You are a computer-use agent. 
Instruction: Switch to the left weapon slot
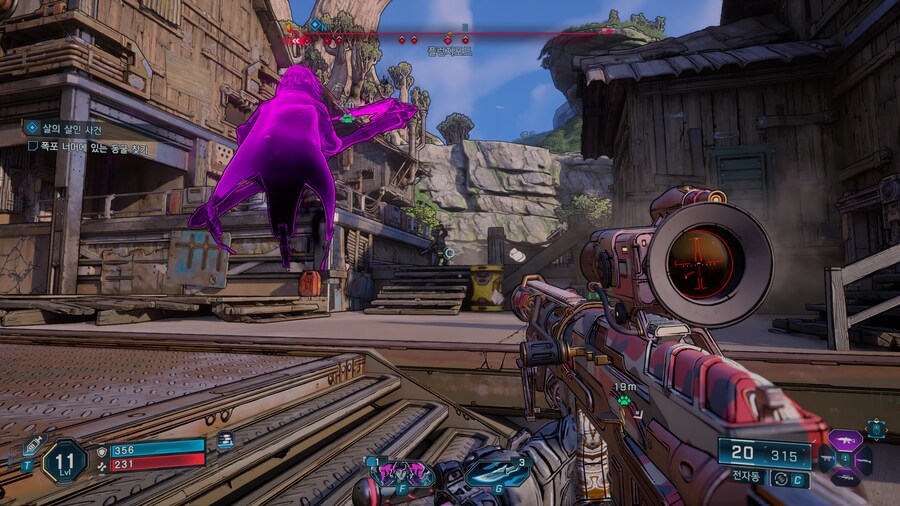[x=827, y=460]
